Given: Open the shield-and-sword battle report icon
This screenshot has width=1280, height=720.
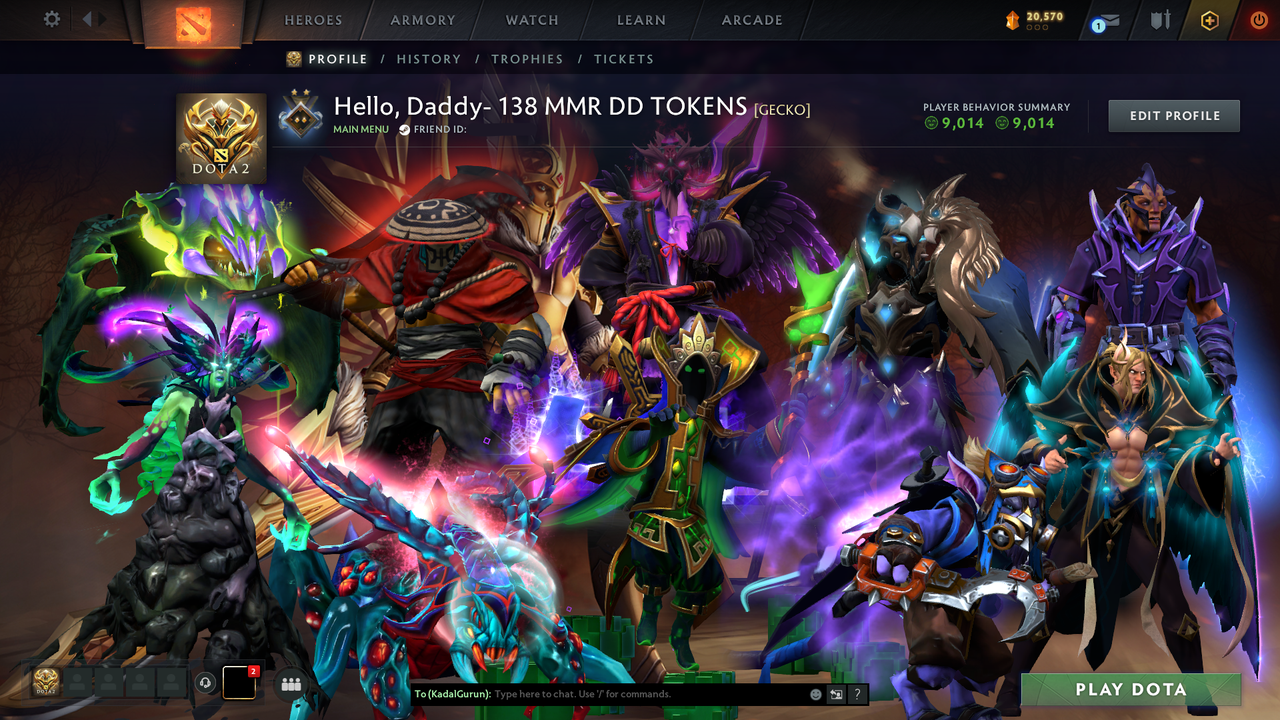Looking at the screenshot, I should 1160,20.
